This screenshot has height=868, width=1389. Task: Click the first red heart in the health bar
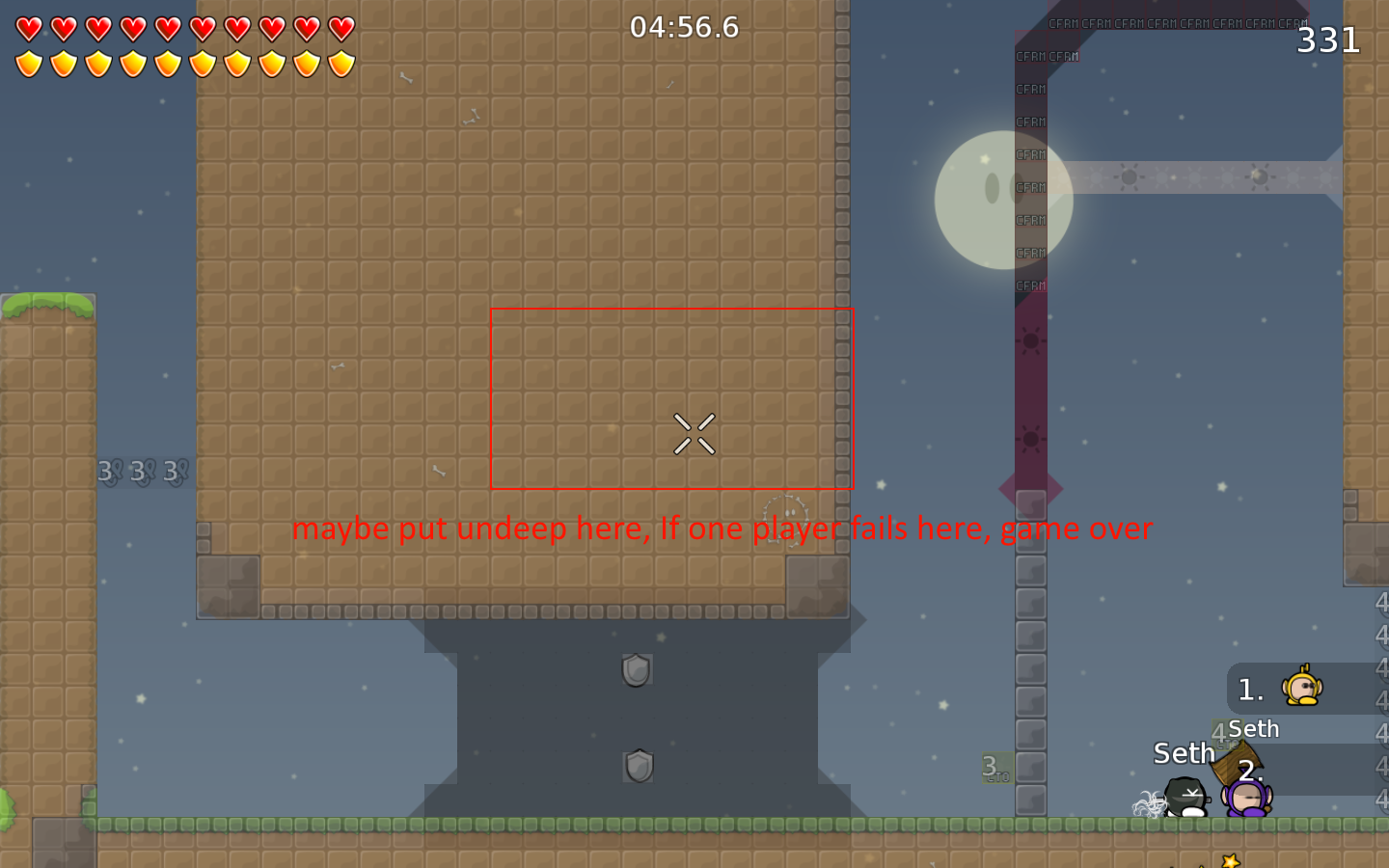click(x=28, y=28)
